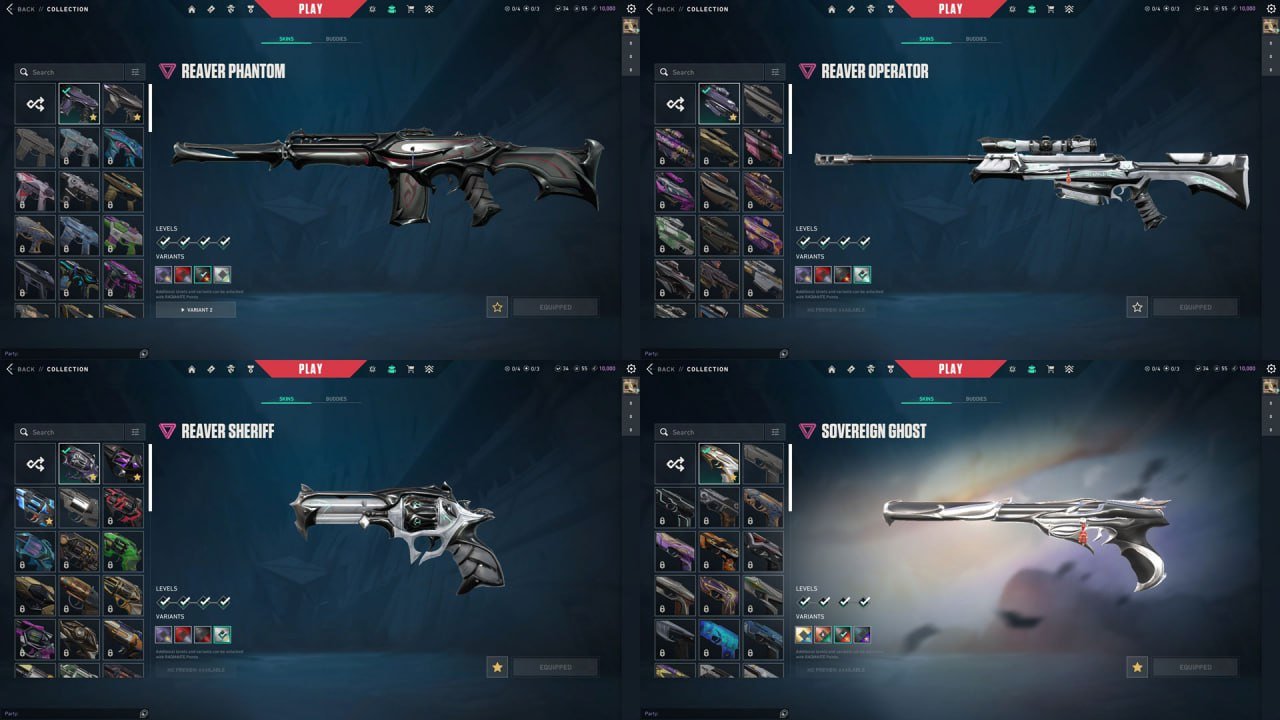Click BACK // COLLECTION in the top-left

pos(48,8)
